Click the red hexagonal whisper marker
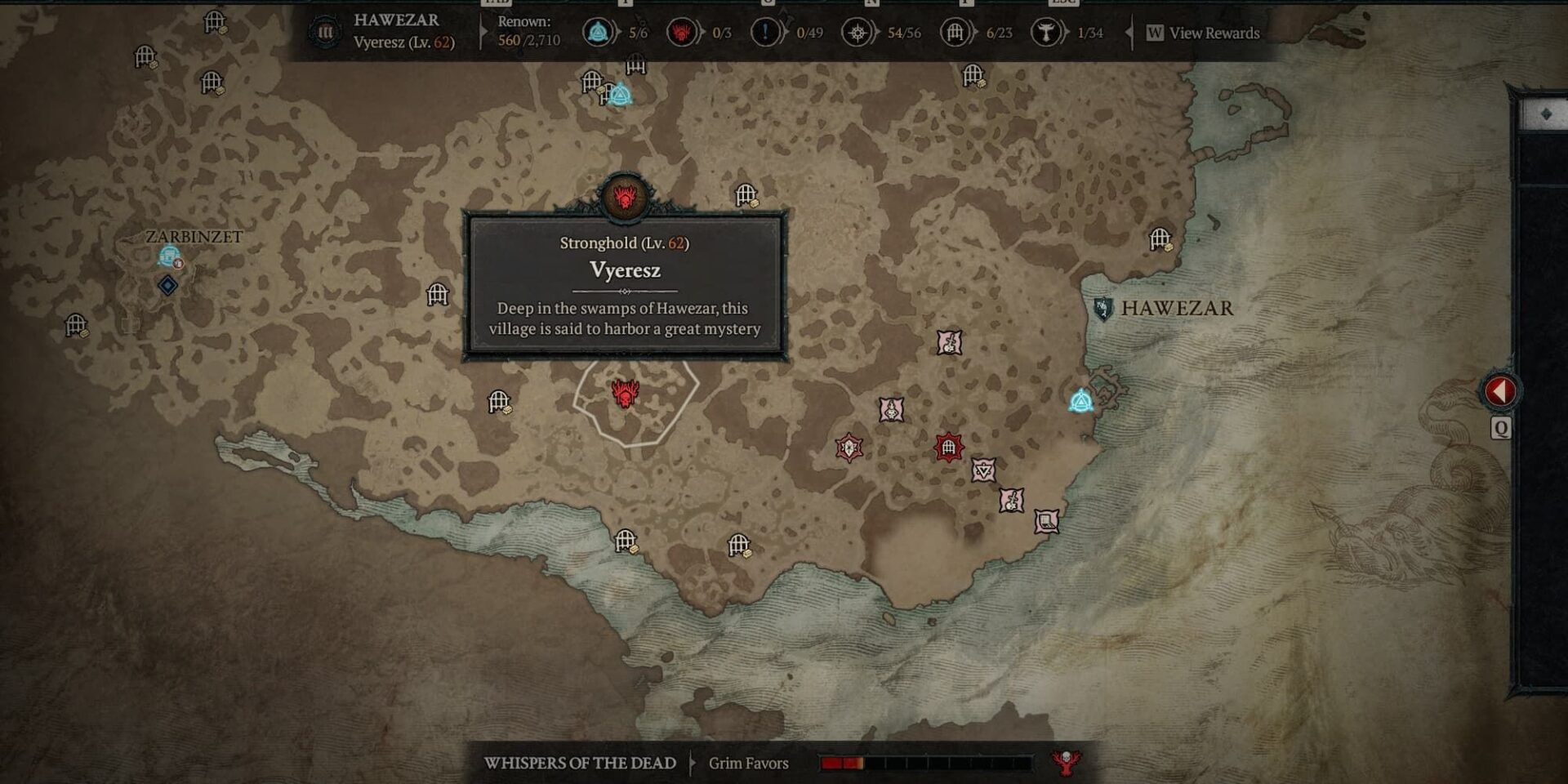This screenshot has height=784, width=1568. (849, 447)
